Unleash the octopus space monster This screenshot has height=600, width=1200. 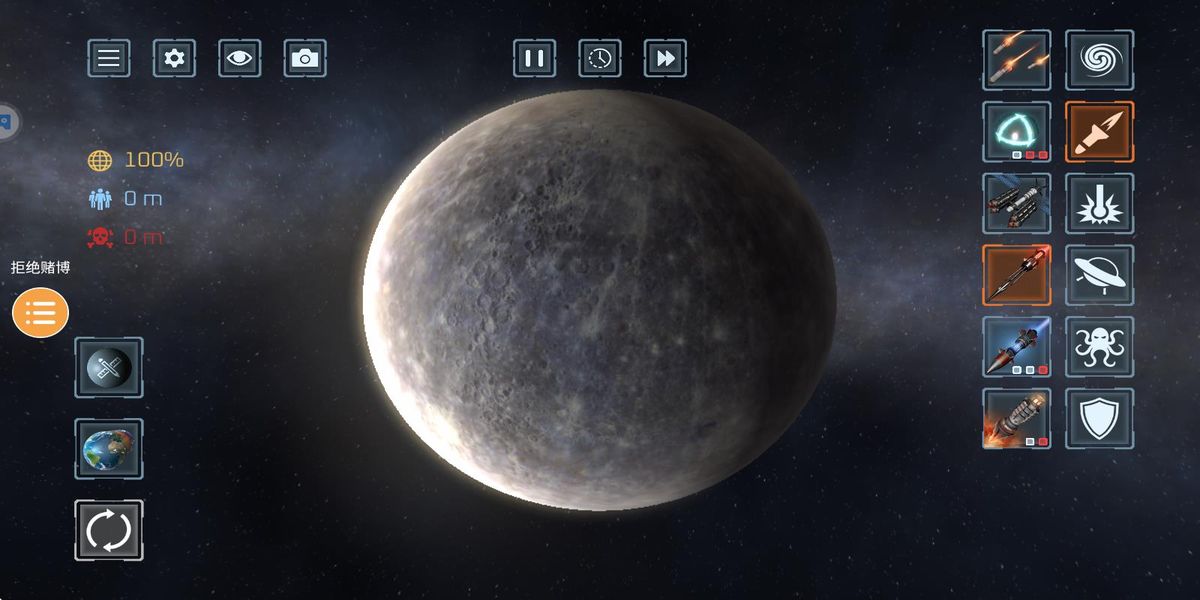pyautogui.click(x=1099, y=347)
